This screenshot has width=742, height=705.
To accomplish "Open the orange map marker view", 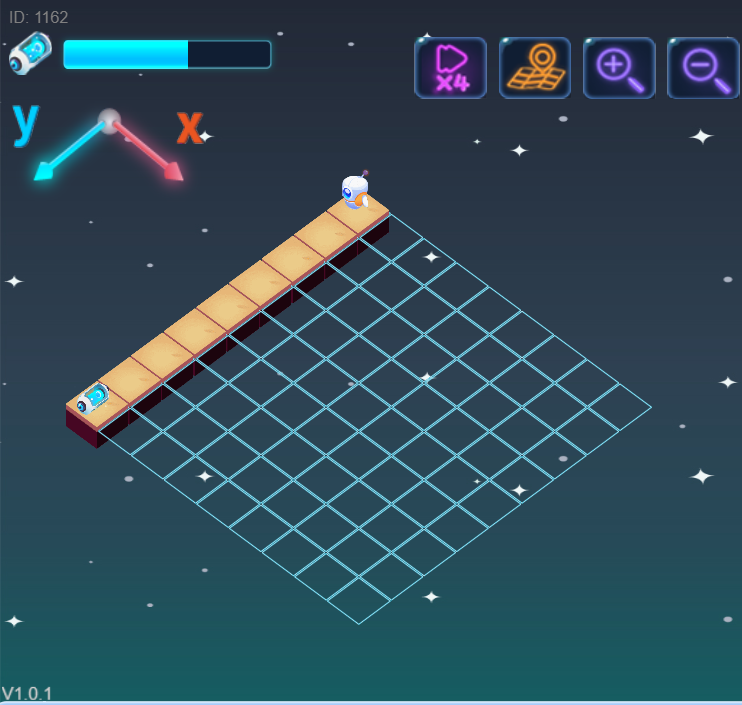I will 534,68.
